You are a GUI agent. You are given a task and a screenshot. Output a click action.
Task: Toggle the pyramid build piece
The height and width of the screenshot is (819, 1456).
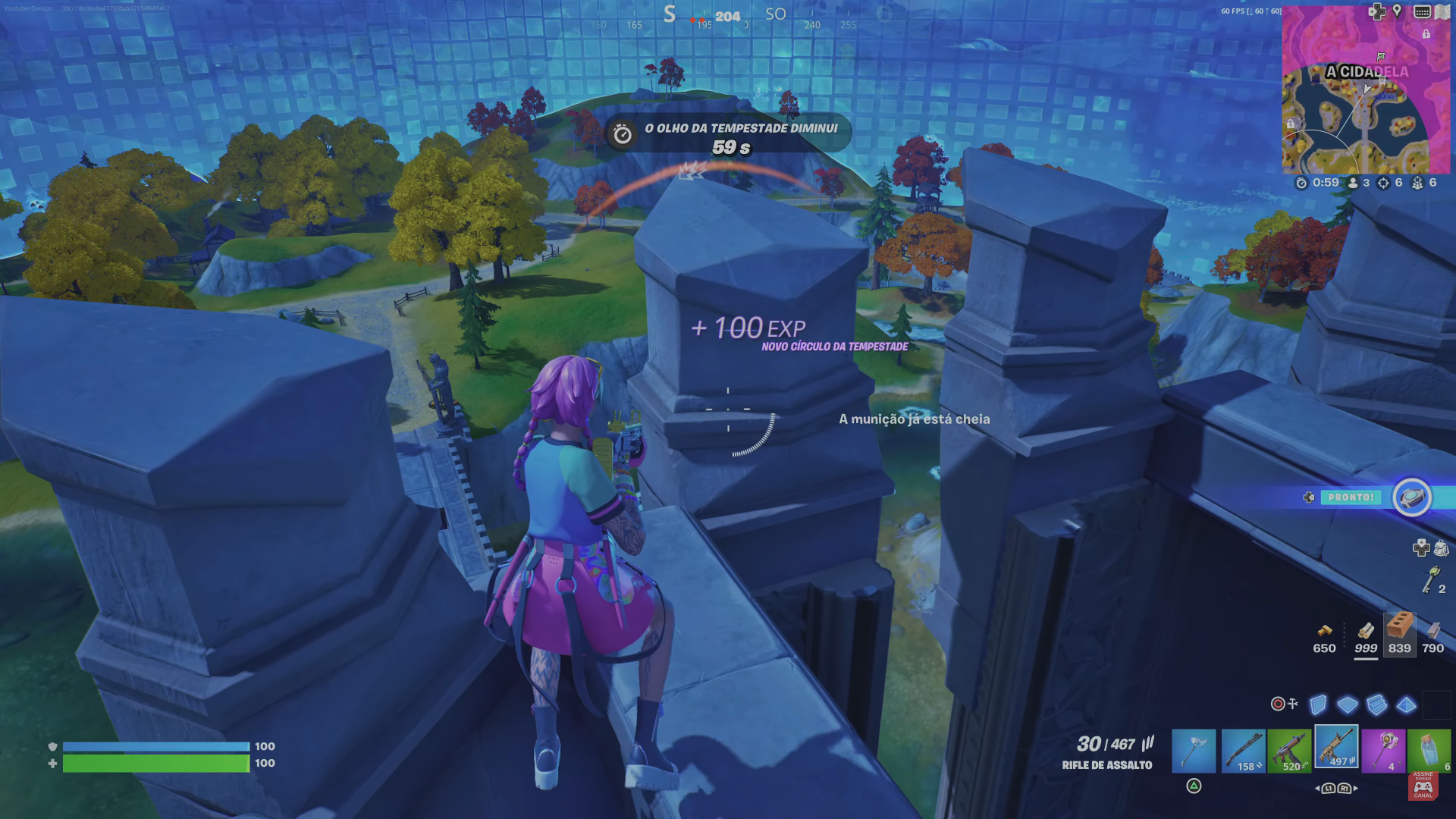point(1405,704)
